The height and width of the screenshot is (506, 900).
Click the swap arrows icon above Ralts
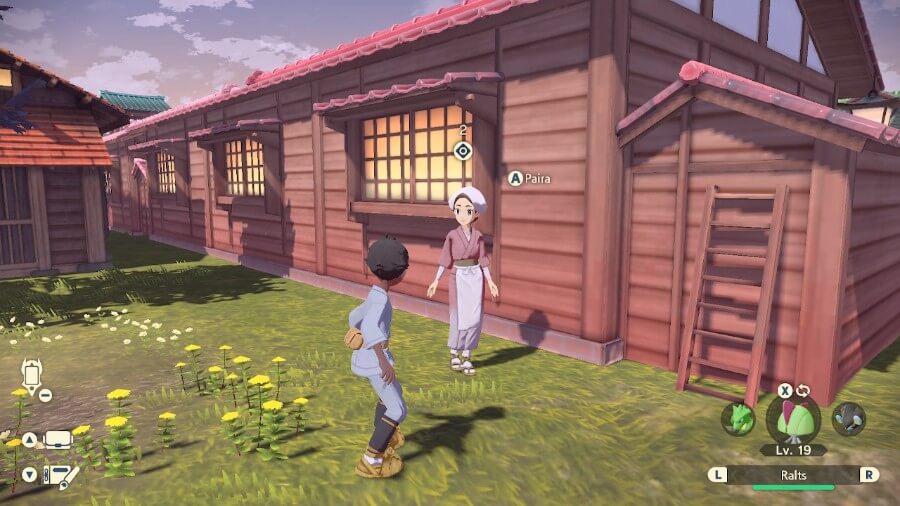click(x=802, y=390)
